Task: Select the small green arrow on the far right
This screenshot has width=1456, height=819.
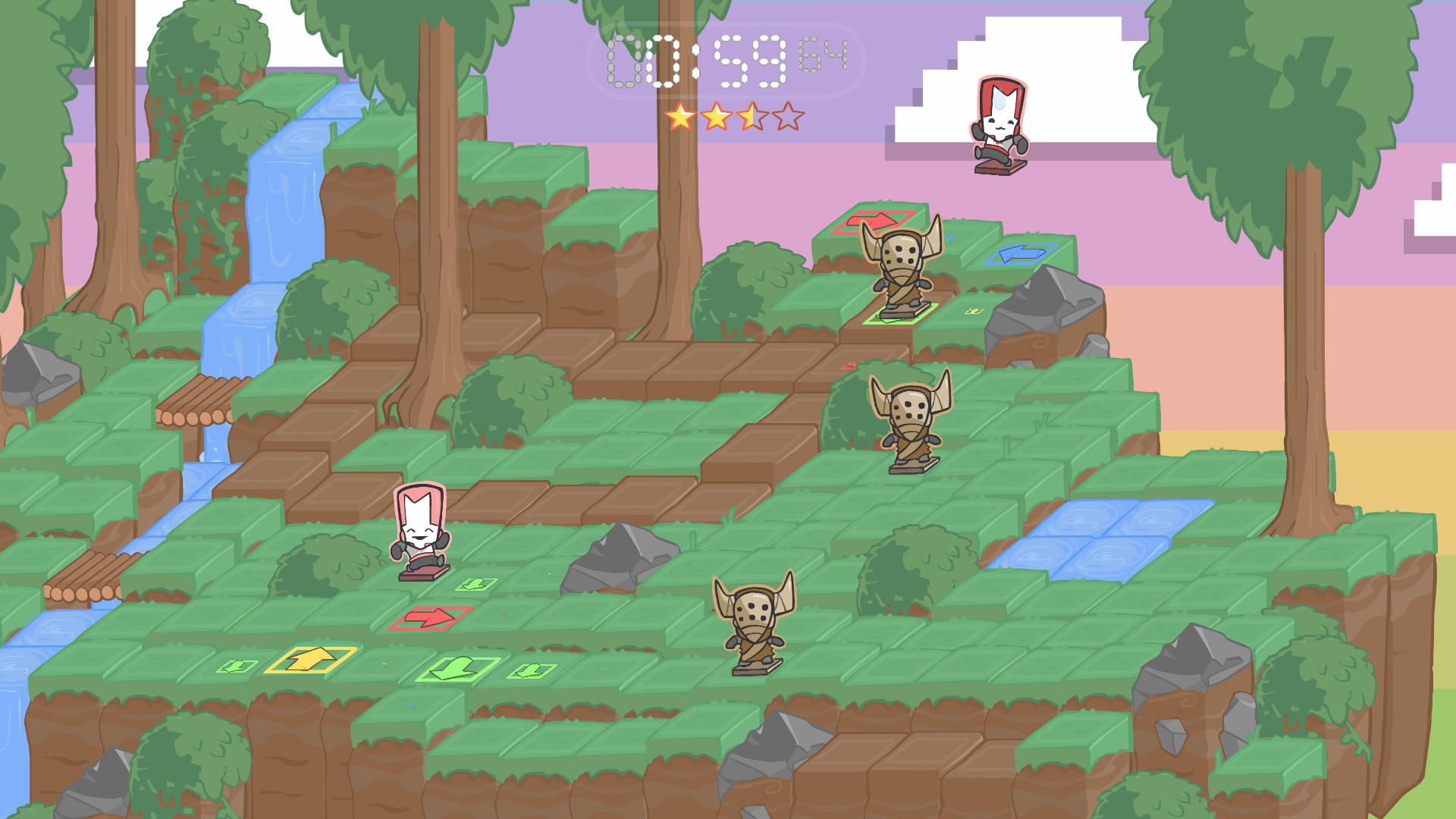Action: [532, 670]
